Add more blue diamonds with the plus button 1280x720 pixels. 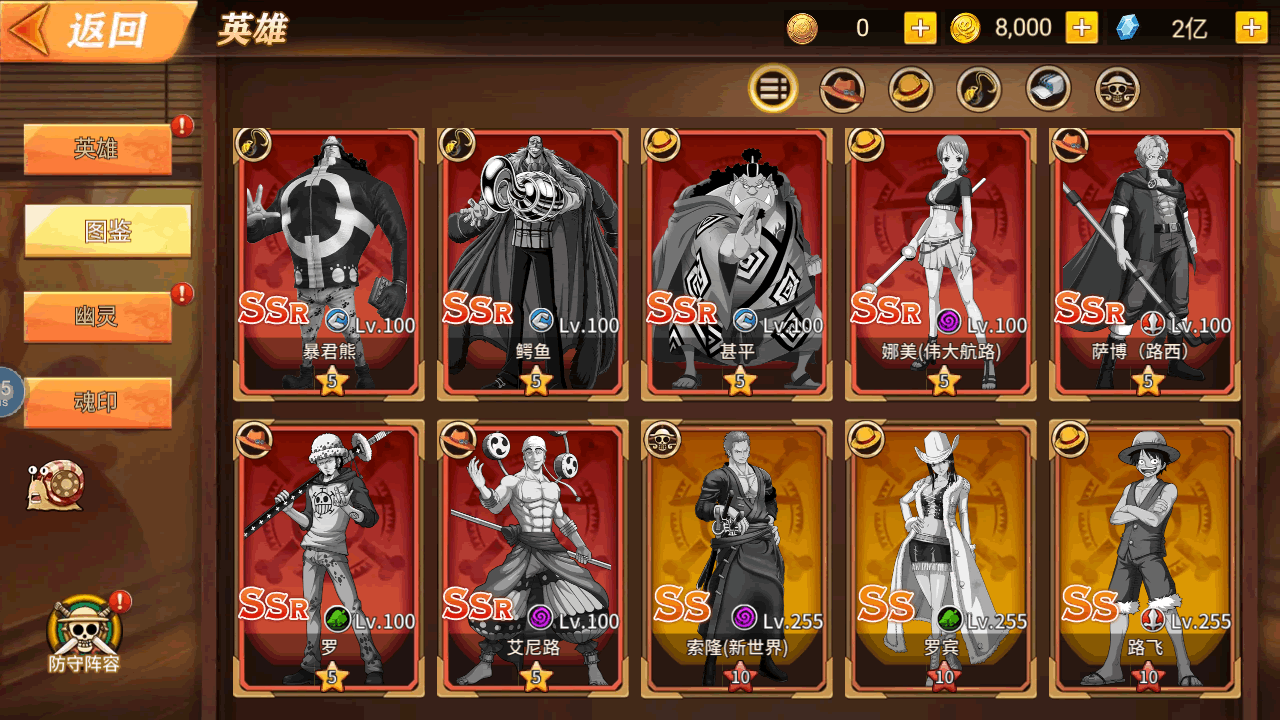click(x=1251, y=28)
